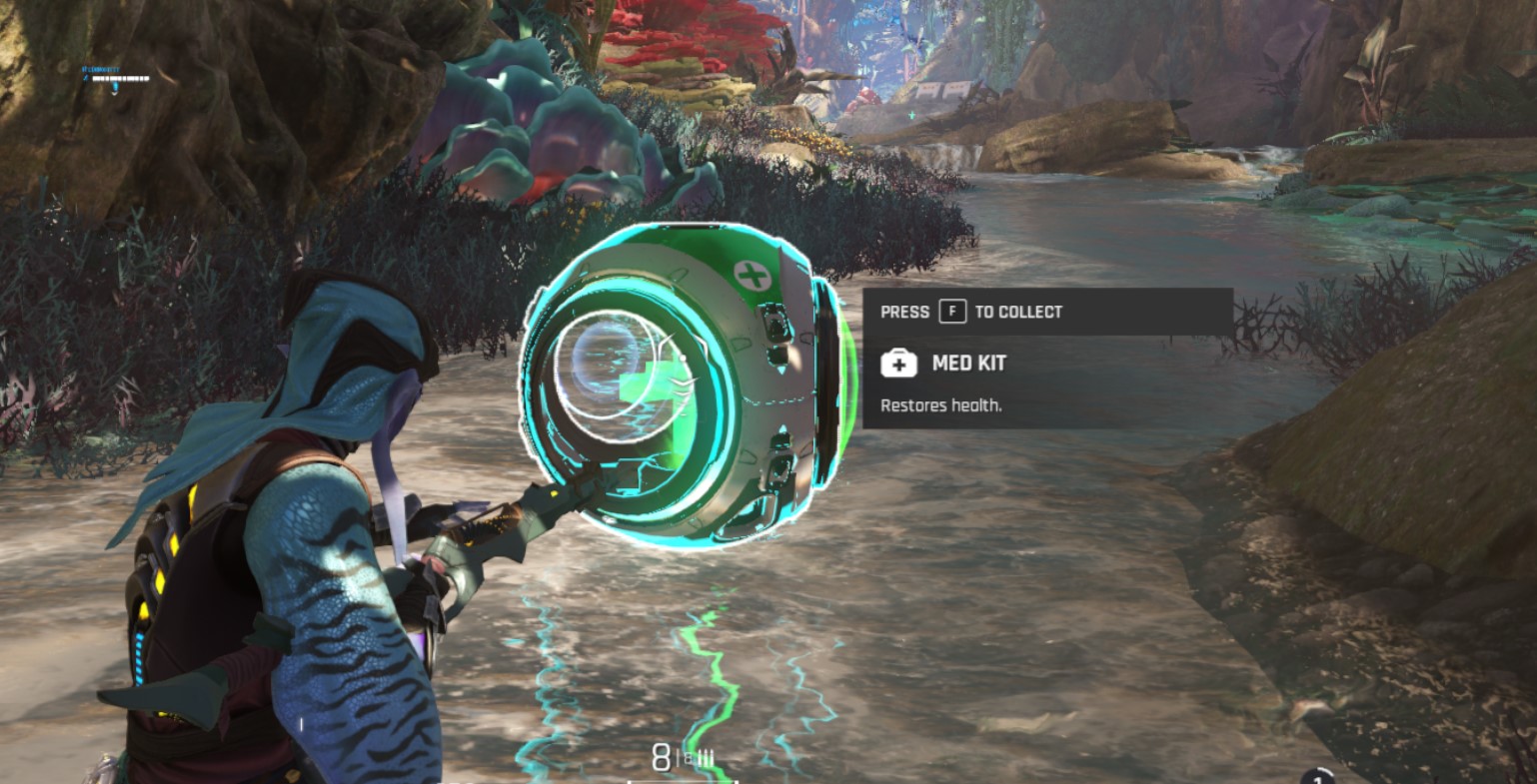1537x784 pixels.
Task: Click the TO COLLECT text button
Action: tap(1018, 312)
